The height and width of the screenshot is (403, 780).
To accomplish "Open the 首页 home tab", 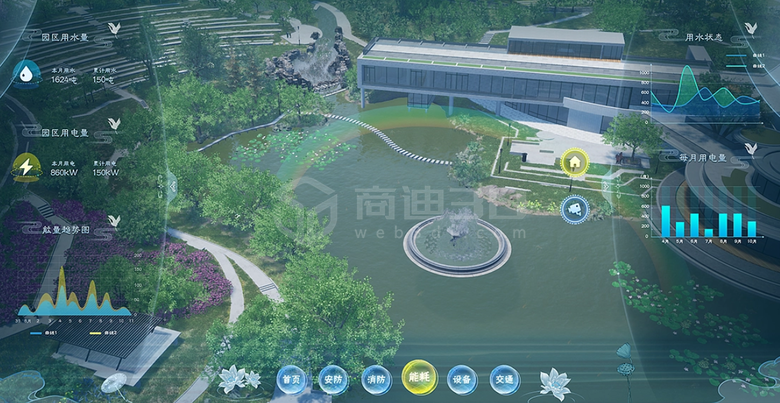I will click(291, 379).
